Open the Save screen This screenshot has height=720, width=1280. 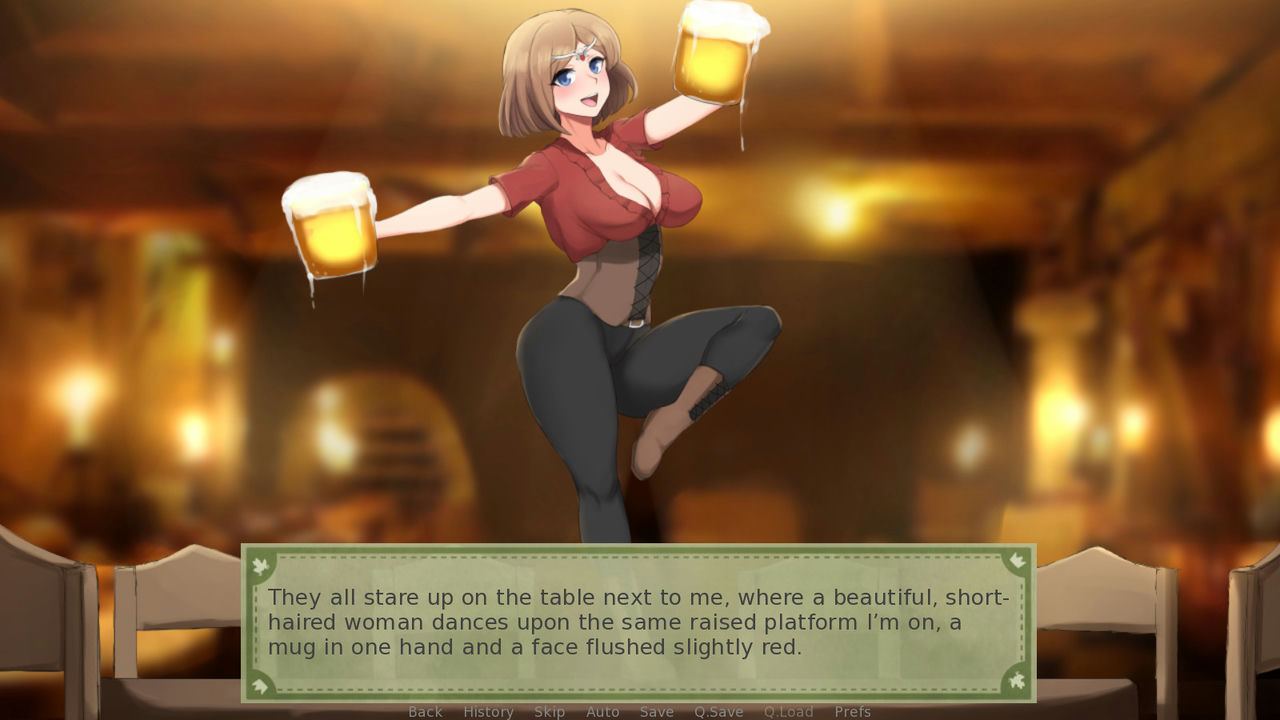[x=655, y=711]
